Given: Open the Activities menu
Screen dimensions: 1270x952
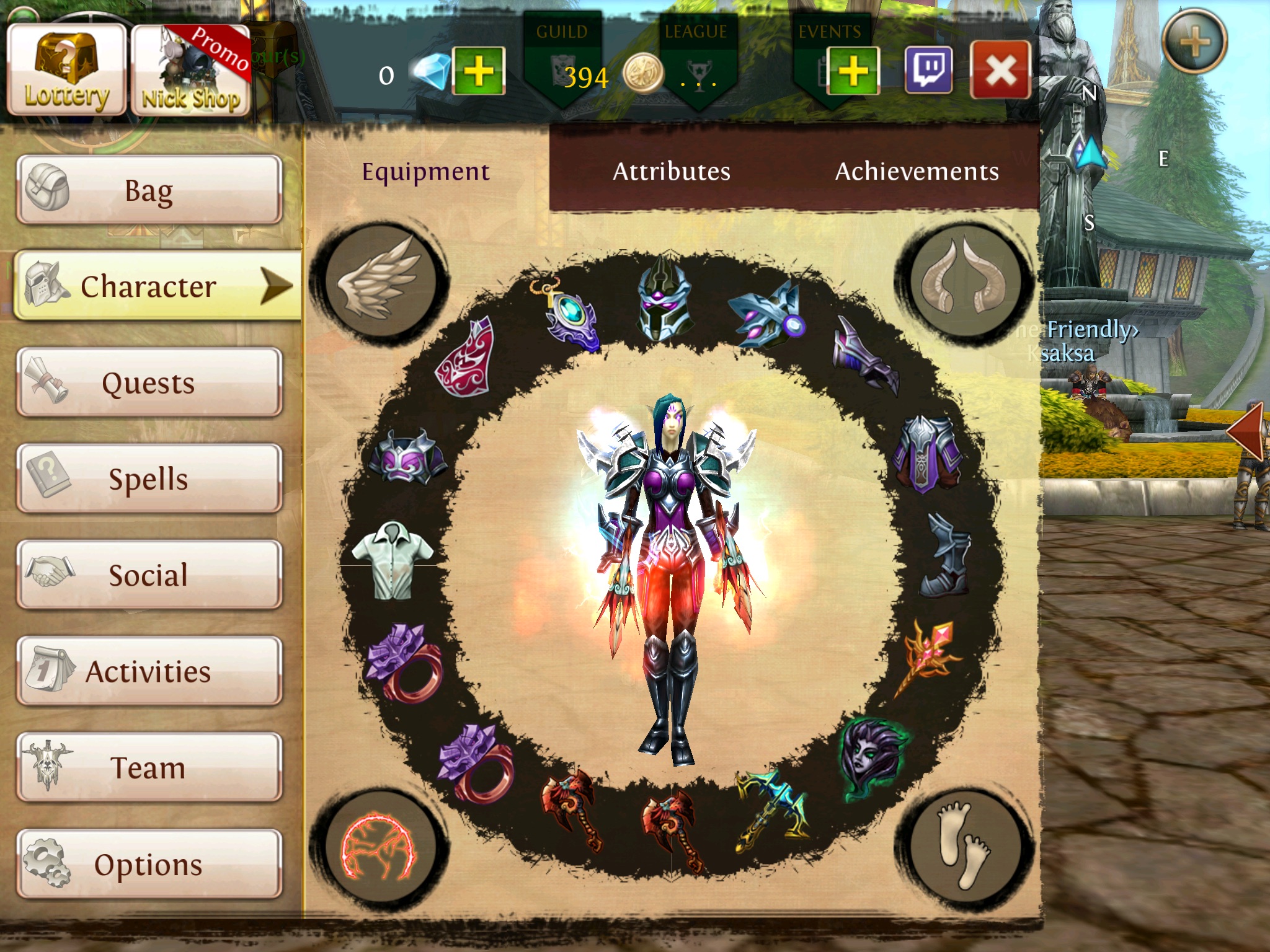Looking at the screenshot, I should coord(149,671).
